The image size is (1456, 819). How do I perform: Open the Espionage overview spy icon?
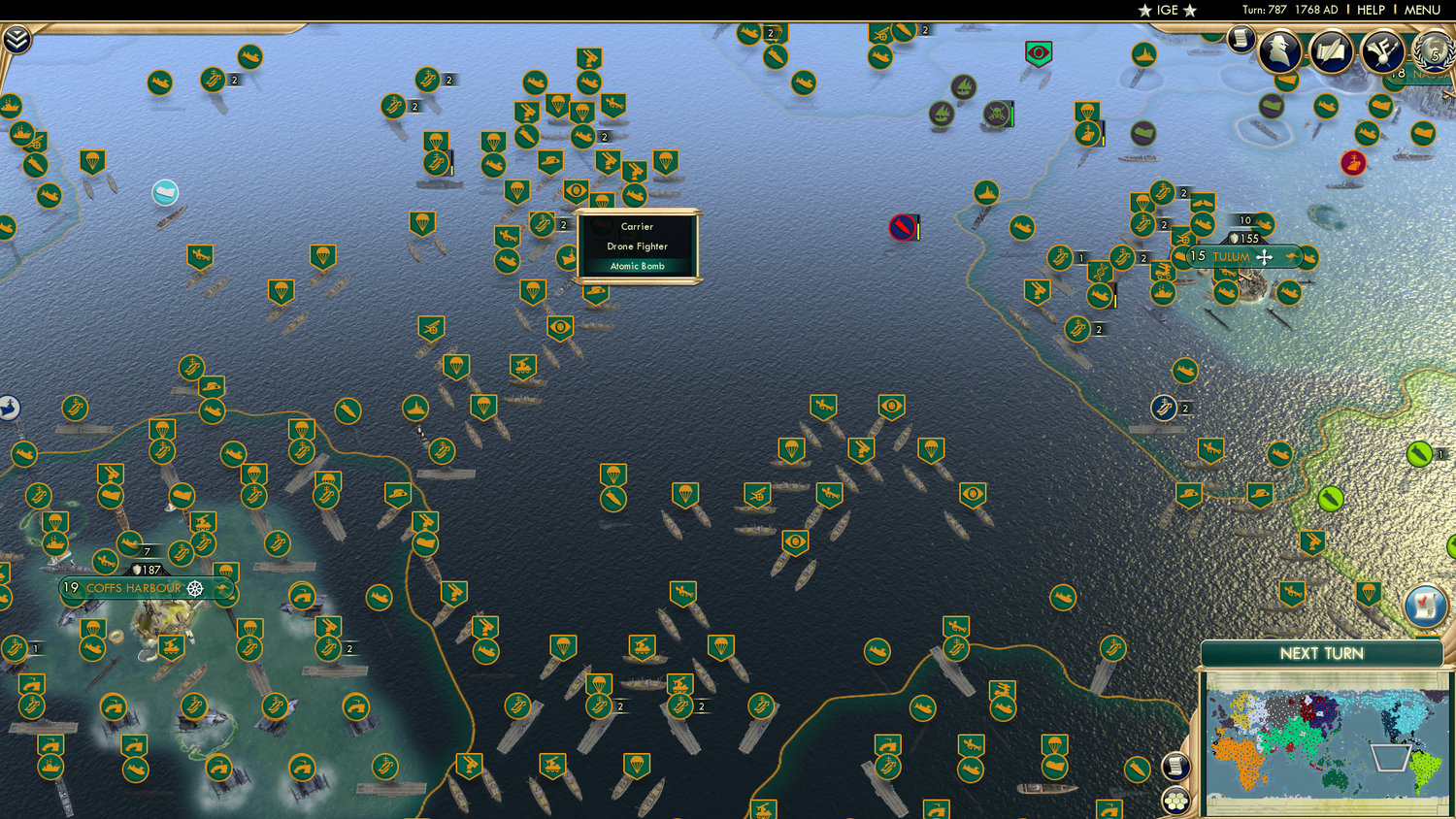point(1278,51)
